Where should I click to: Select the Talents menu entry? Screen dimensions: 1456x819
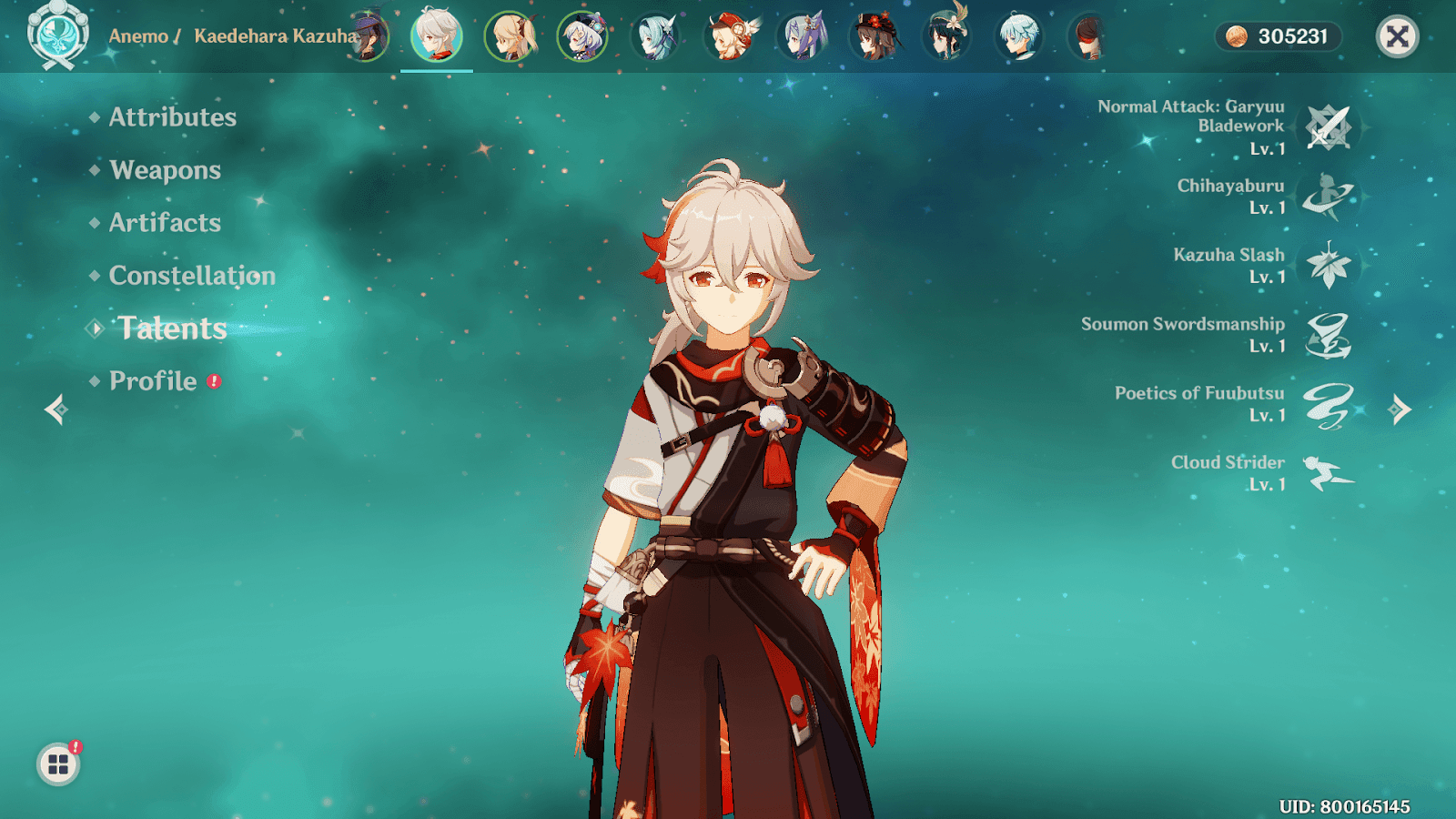[172, 329]
